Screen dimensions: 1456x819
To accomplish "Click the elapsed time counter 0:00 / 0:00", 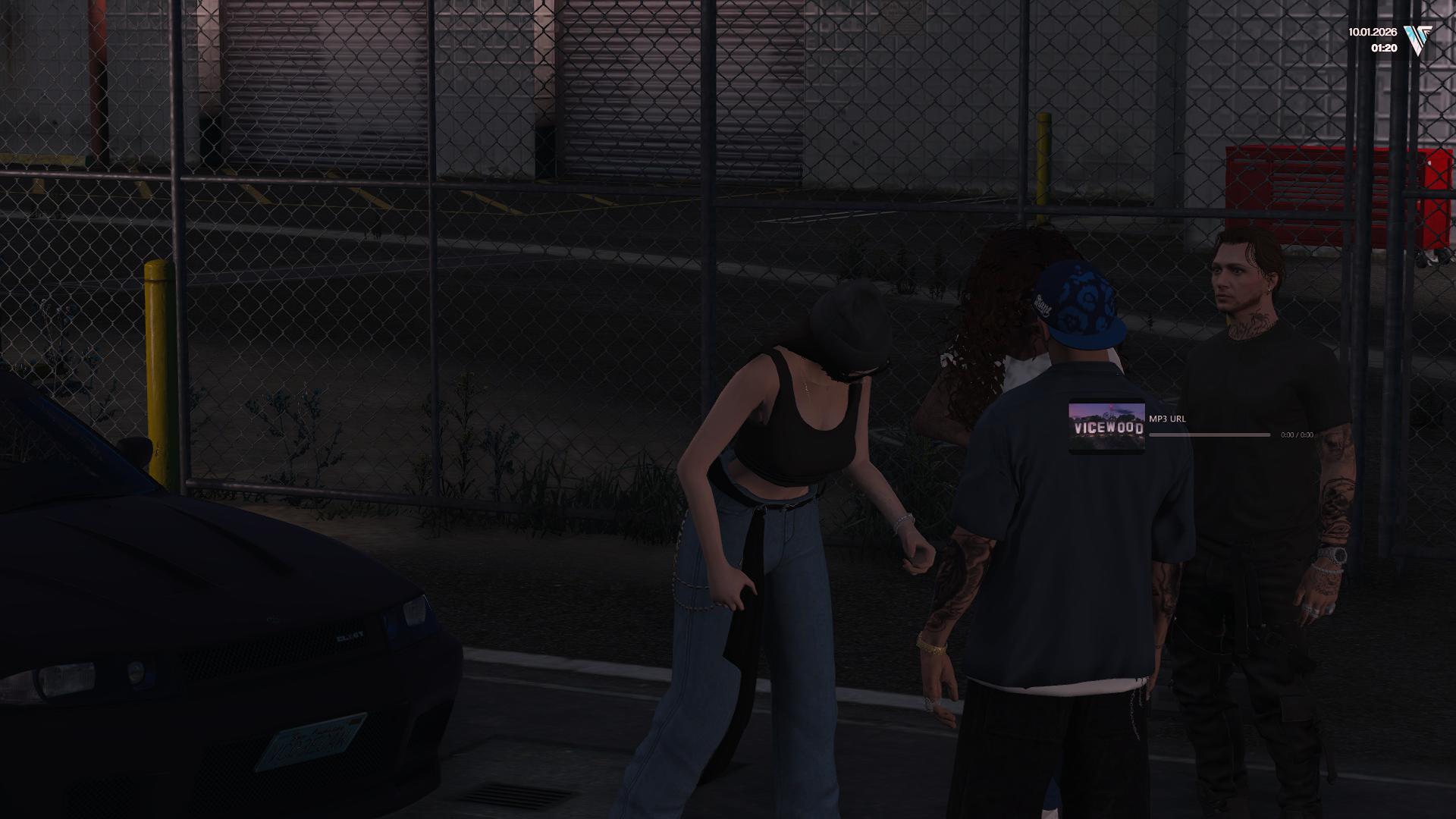I will tap(1298, 435).
